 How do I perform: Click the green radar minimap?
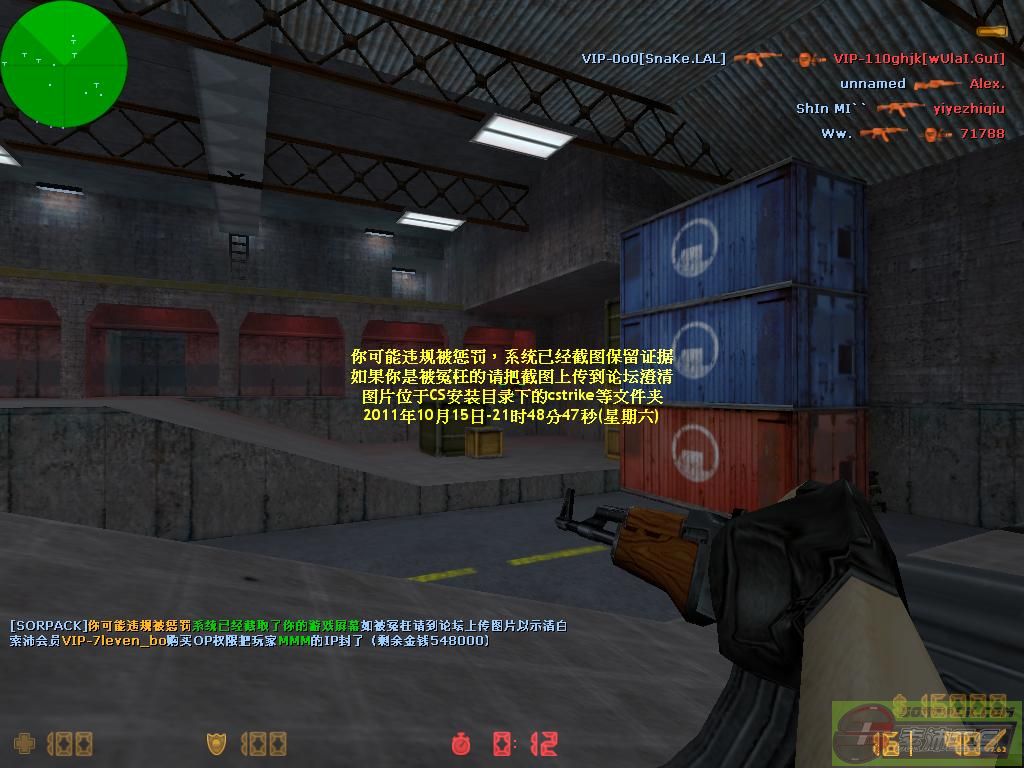64,63
